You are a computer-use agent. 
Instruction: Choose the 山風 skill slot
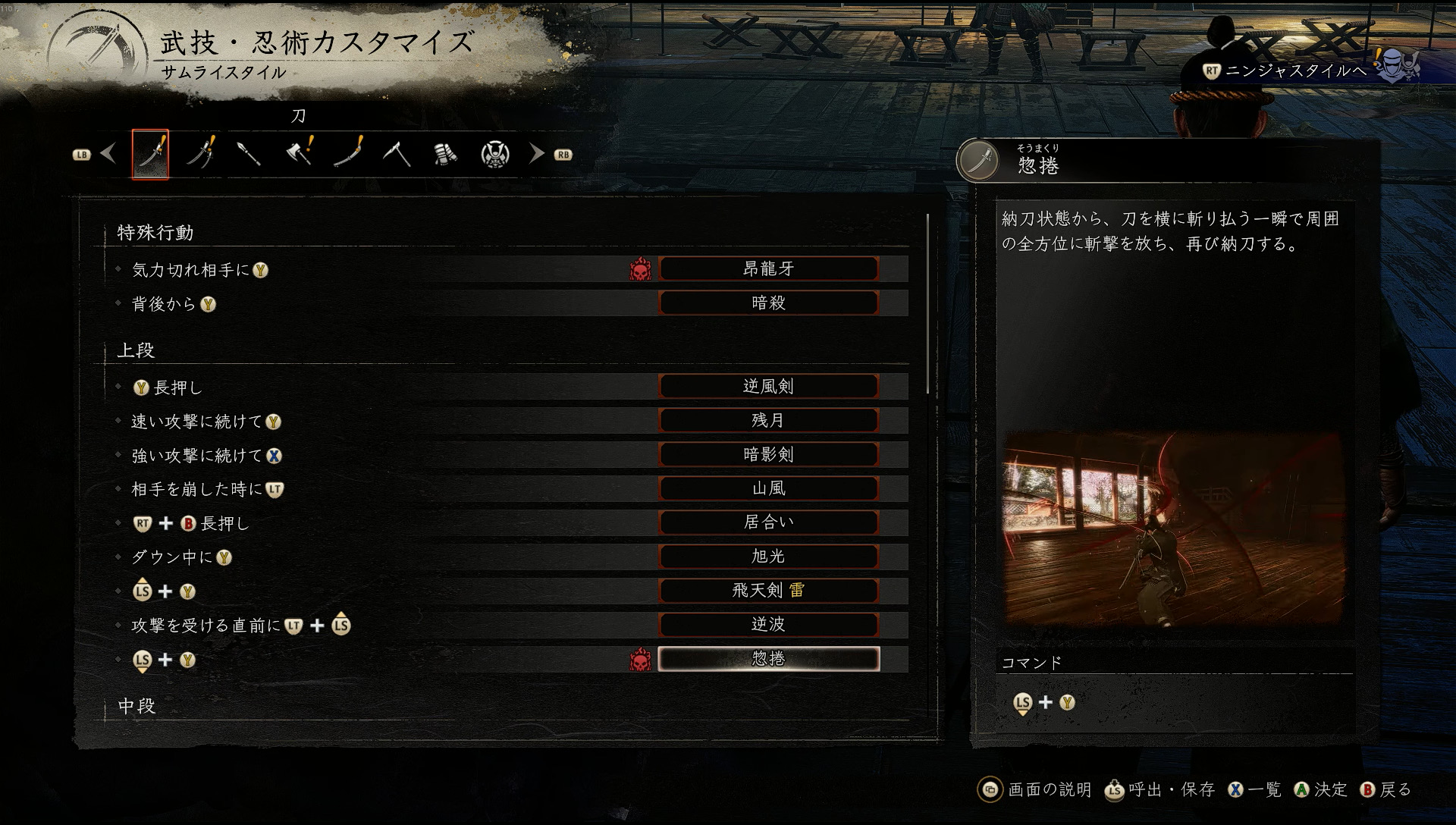(768, 488)
